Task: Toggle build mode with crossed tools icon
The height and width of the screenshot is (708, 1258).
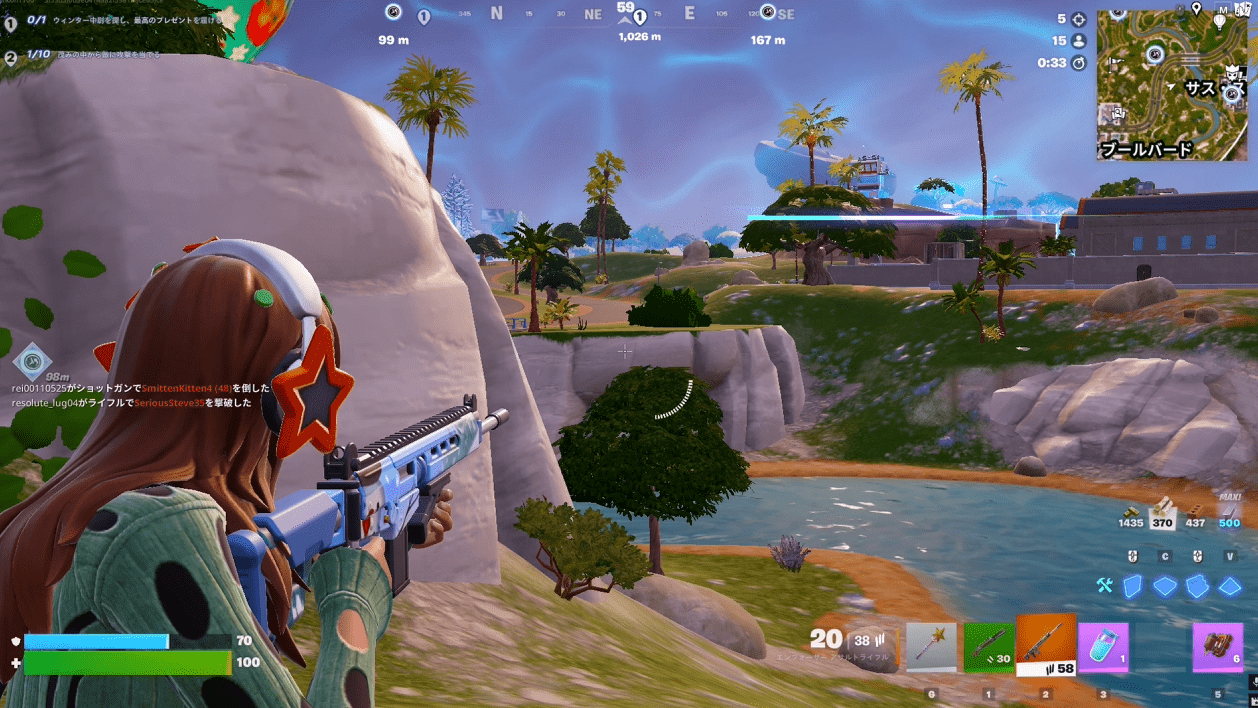Action: coord(1104,586)
